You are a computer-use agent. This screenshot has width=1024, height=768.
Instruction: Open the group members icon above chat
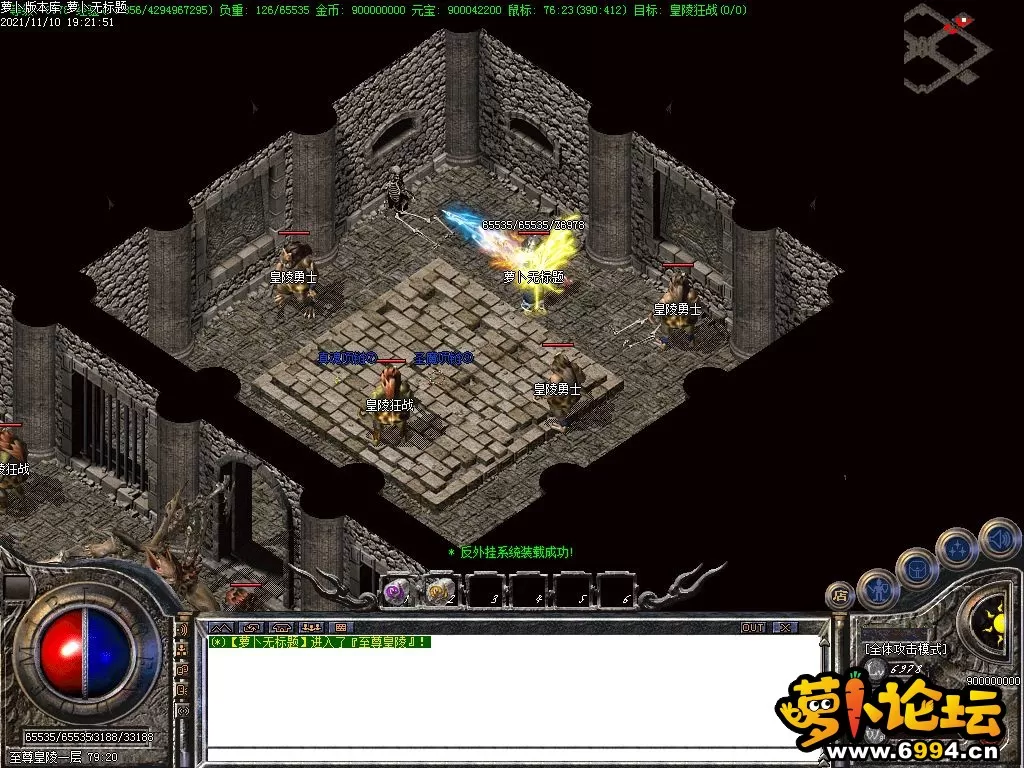pyautogui.click(x=310, y=628)
